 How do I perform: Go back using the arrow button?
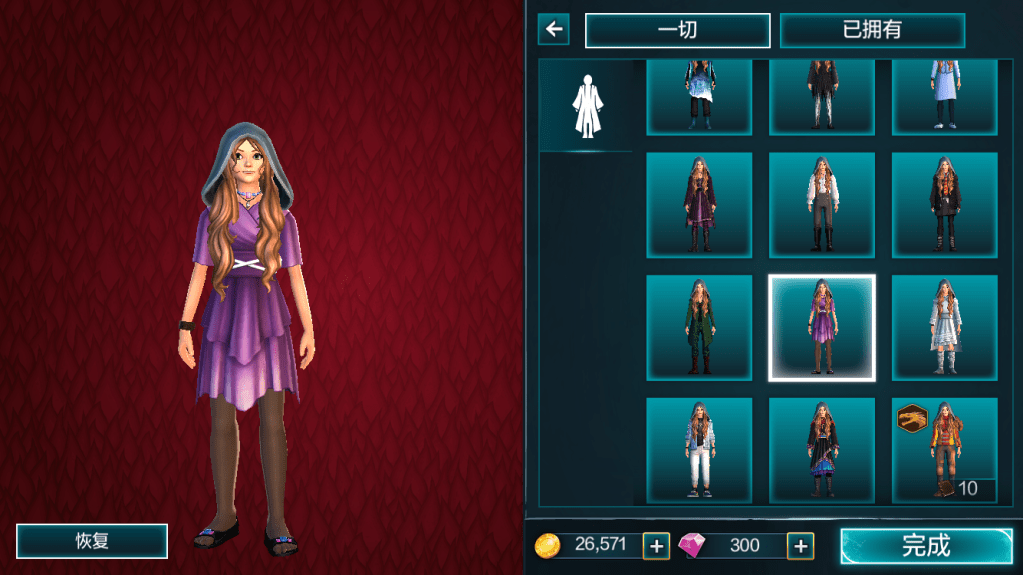[x=553, y=29]
